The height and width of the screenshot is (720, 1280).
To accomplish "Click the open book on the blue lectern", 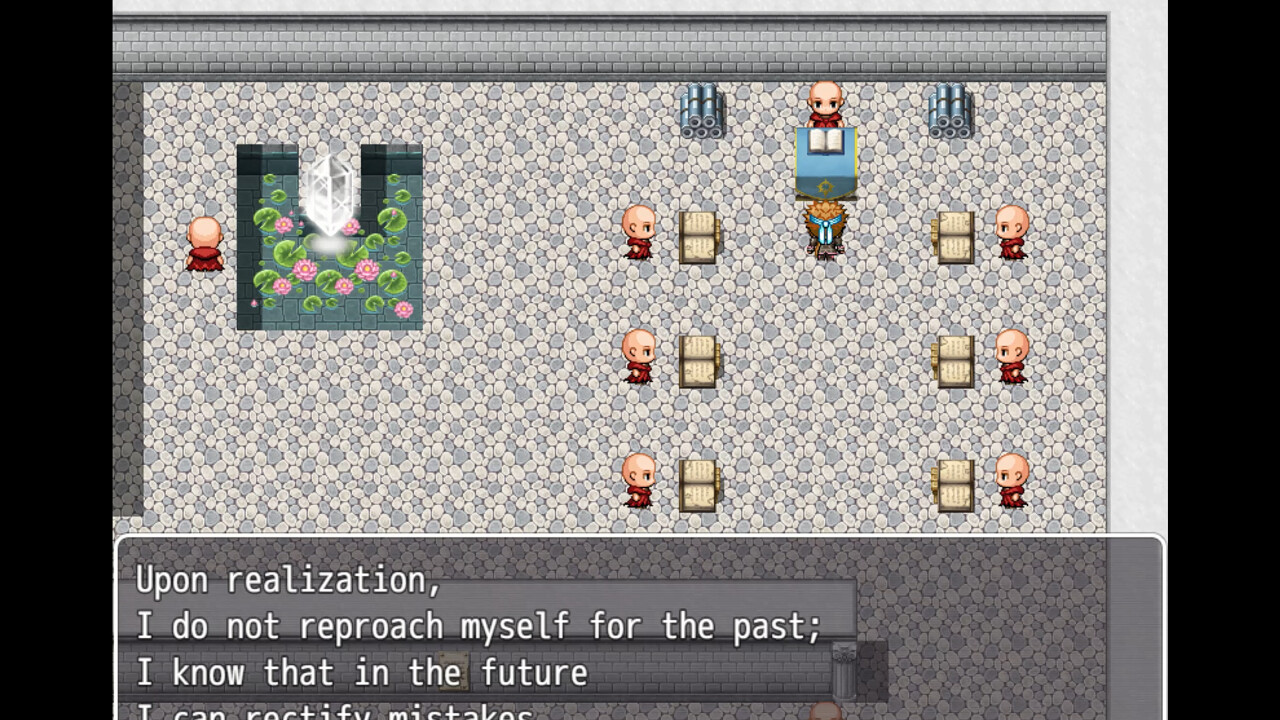I will [826, 140].
